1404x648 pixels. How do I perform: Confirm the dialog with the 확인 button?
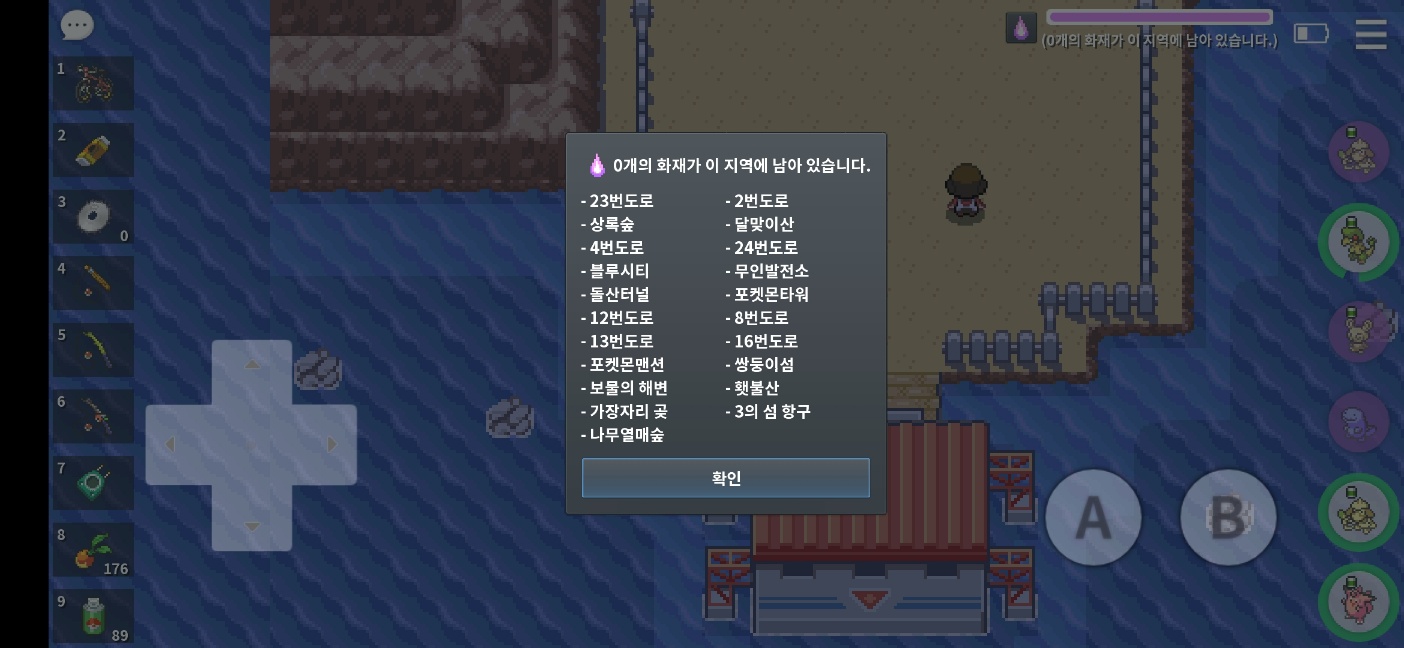725,478
